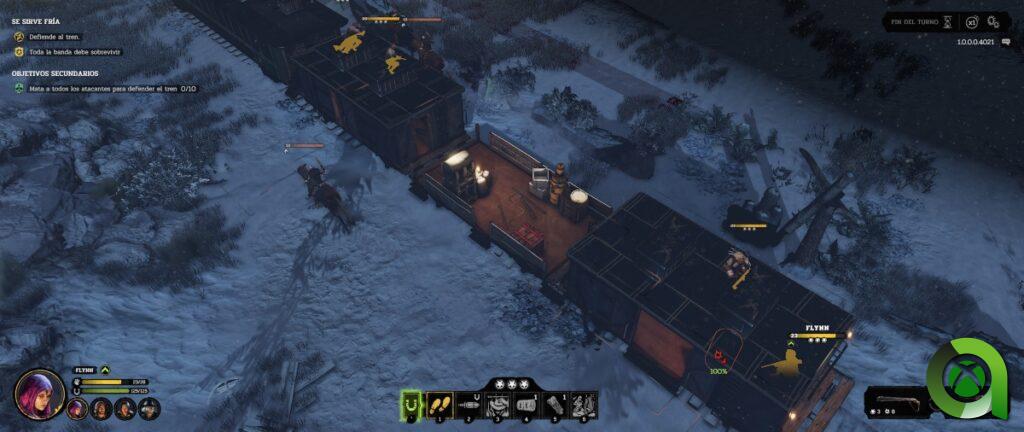Activate the last ability in the hotbar
Screen dimensions: 1024x432
[x=583, y=404]
